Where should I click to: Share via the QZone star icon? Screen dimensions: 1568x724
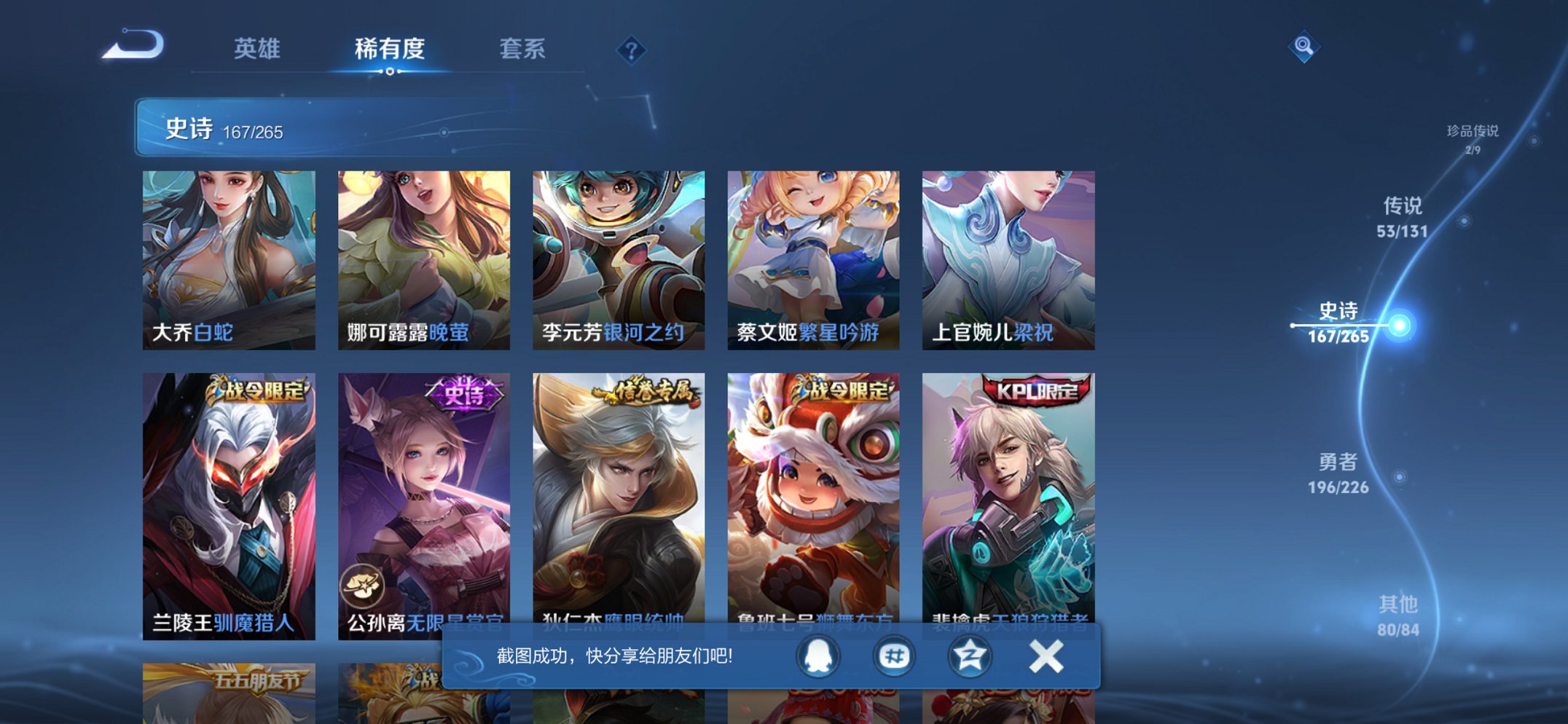(x=969, y=656)
